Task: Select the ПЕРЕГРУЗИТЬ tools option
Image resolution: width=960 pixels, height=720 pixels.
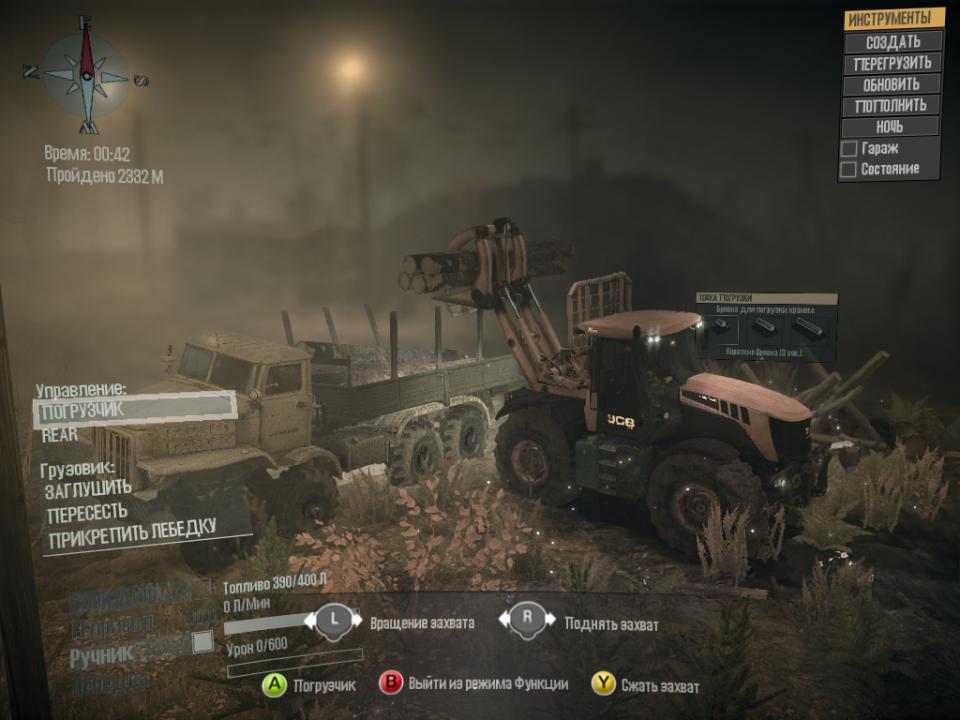Action: click(x=893, y=63)
